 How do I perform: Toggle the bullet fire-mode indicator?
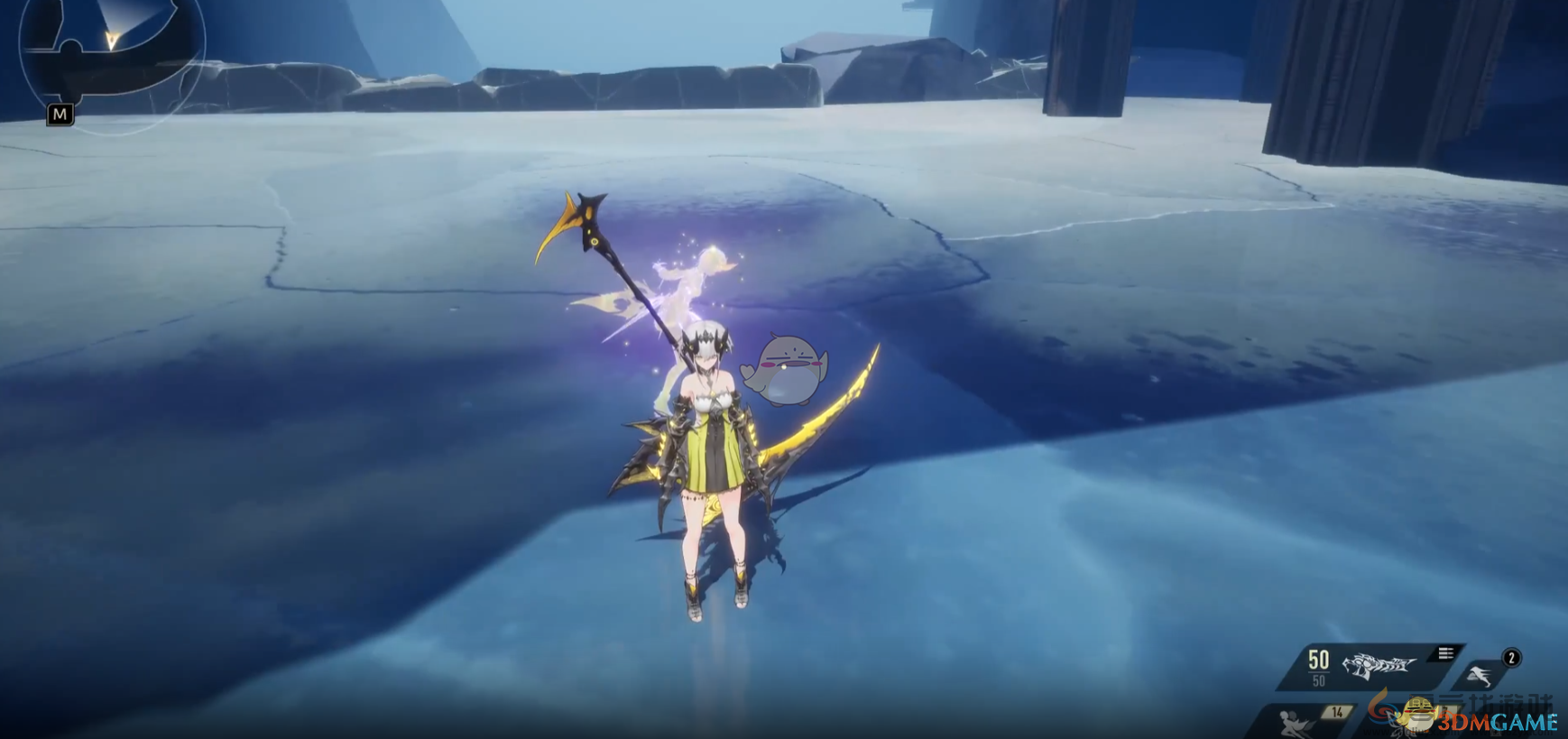pos(1445,653)
